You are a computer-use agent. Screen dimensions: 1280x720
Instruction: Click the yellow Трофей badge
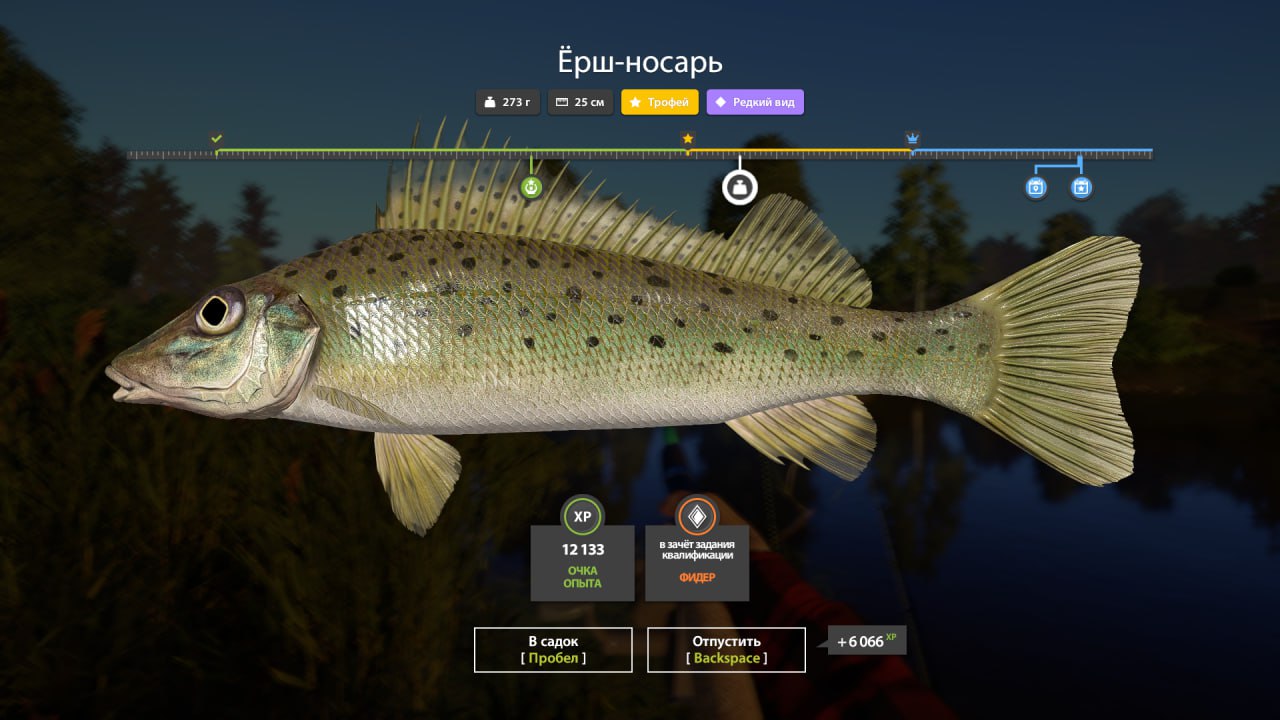click(x=660, y=102)
